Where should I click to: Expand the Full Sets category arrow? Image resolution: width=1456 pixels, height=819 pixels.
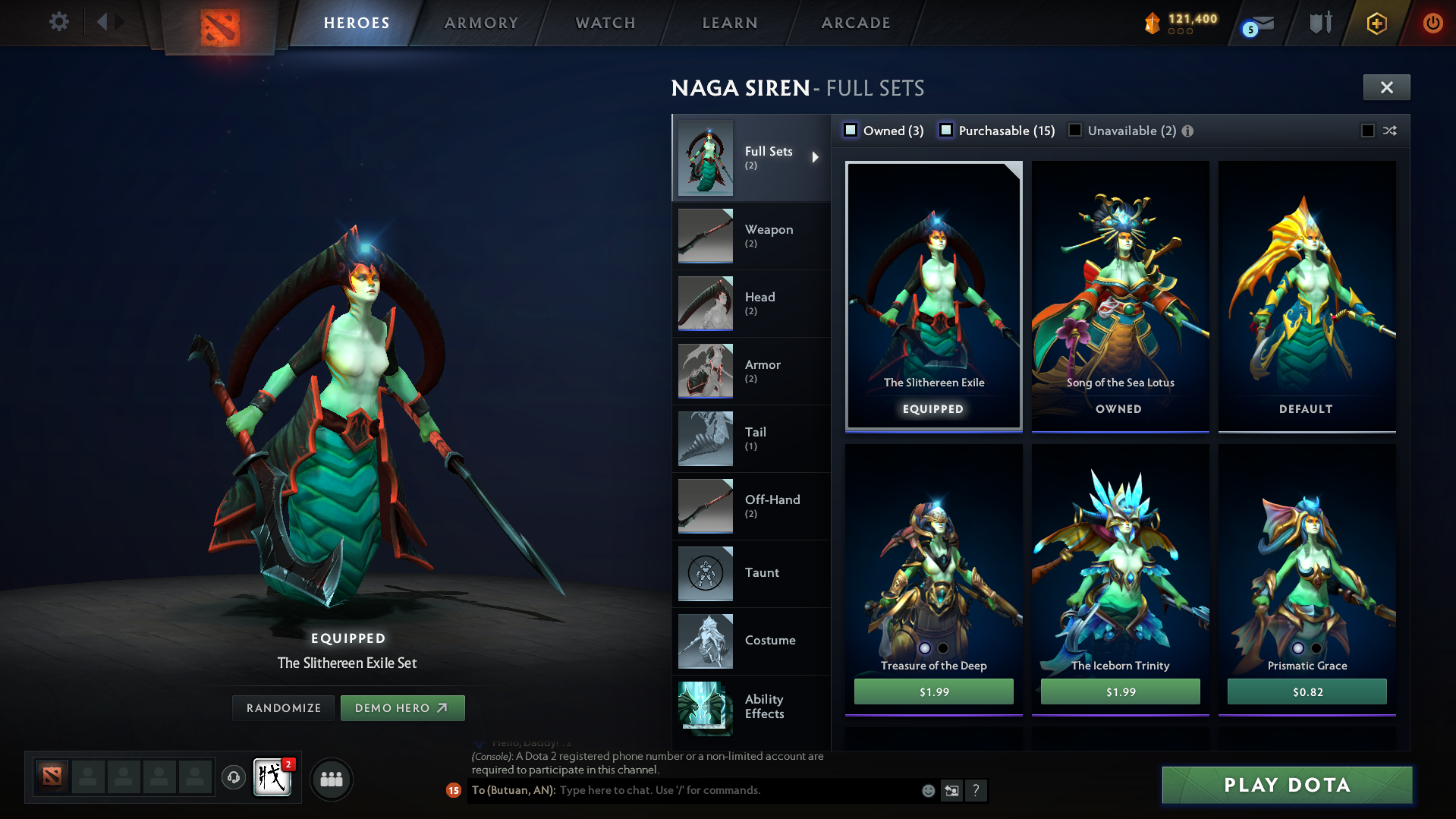click(x=816, y=157)
